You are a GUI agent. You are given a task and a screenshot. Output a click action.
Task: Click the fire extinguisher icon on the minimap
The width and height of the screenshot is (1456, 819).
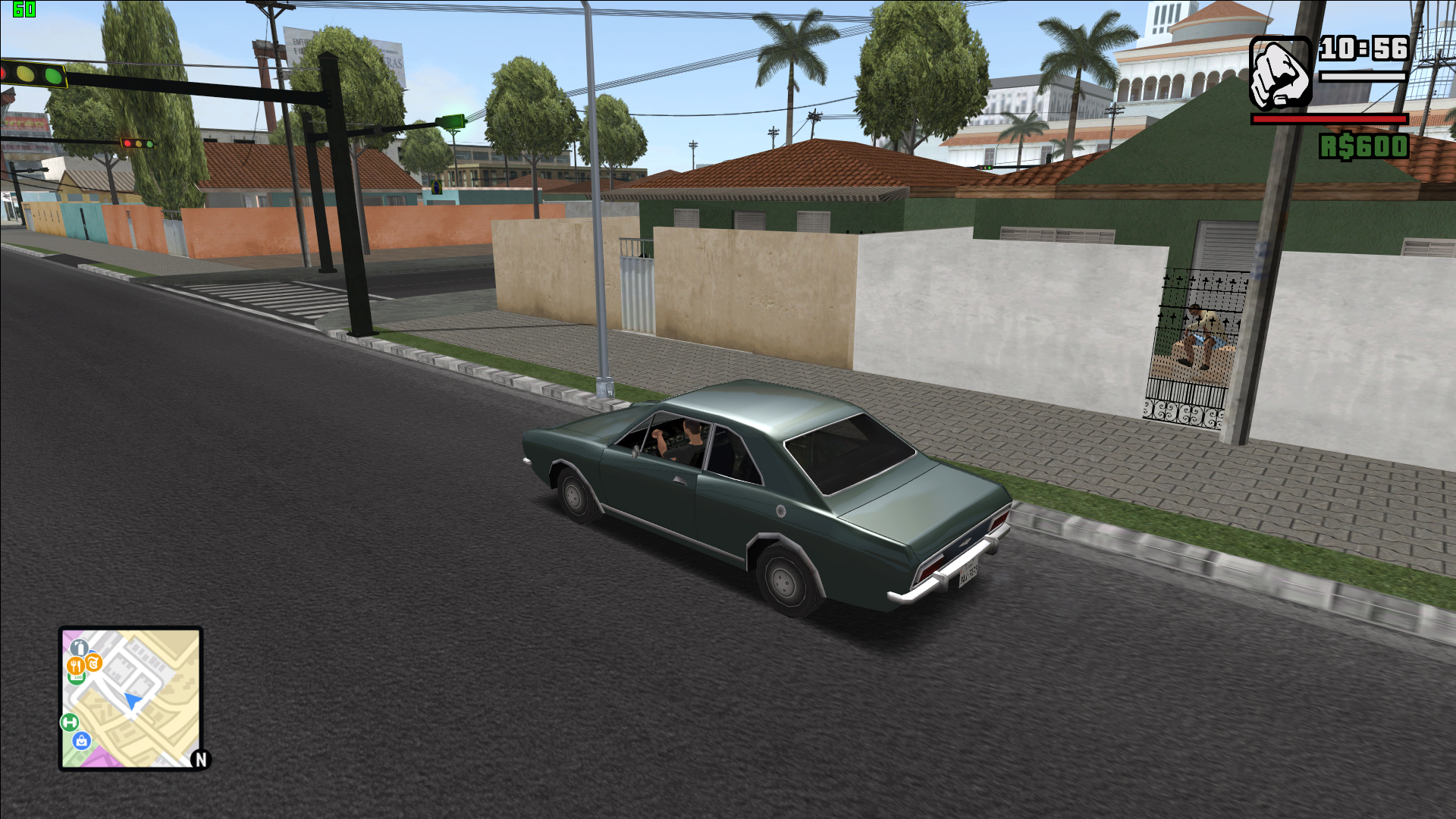pos(80,648)
